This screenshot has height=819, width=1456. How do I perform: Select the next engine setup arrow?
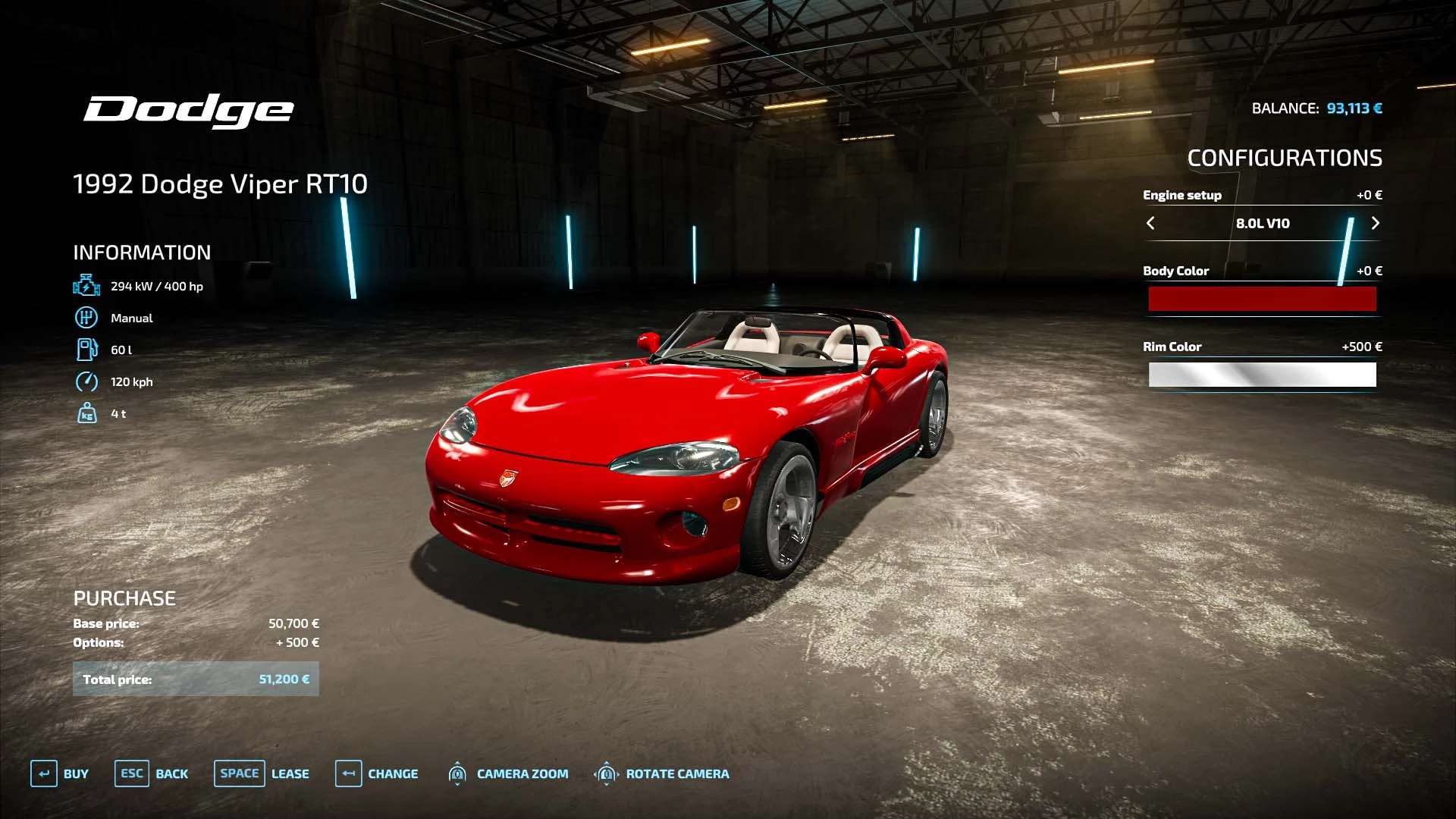point(1375,223)
